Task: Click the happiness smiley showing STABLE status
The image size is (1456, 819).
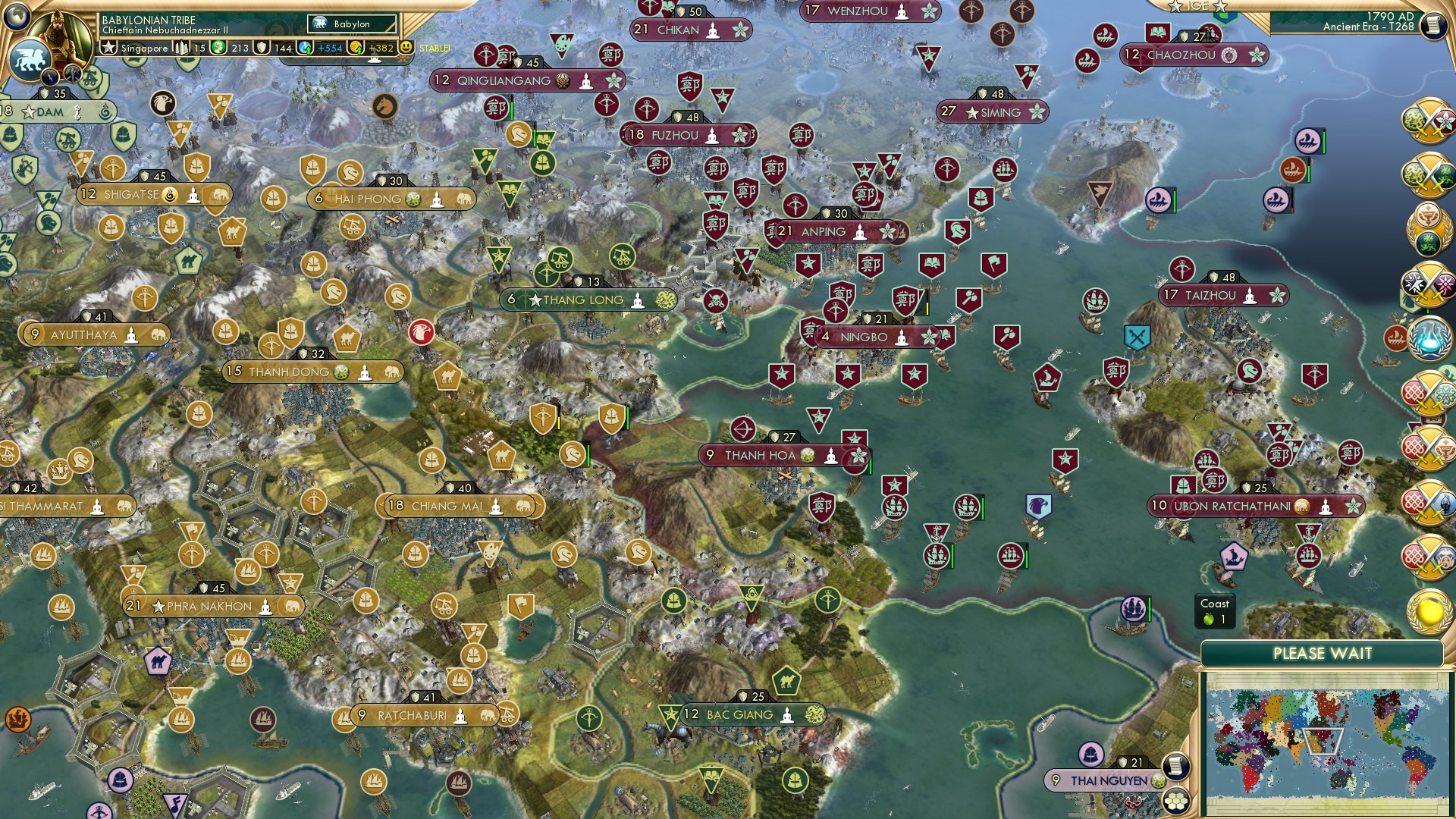Action: (x=406, y=48)
